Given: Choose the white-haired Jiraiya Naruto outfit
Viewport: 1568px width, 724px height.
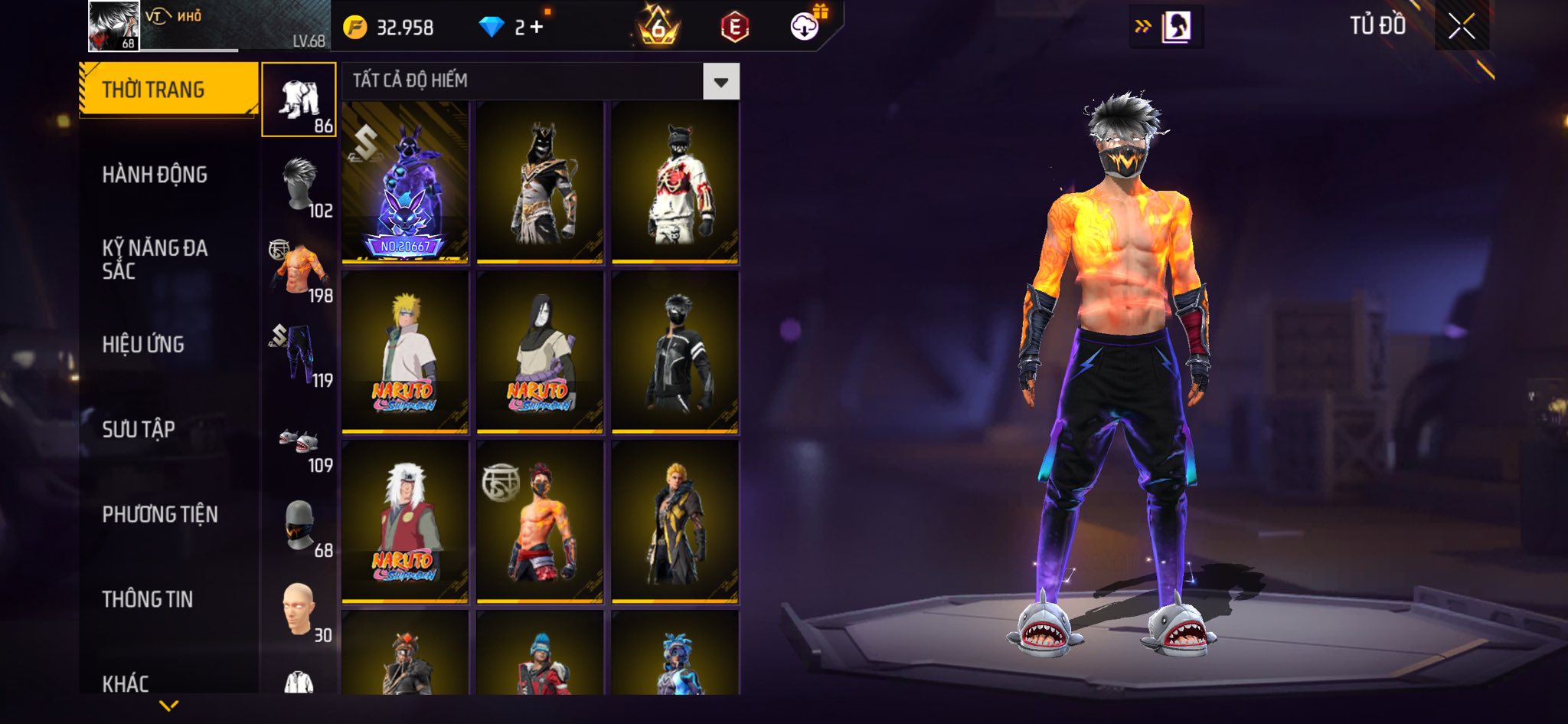Looking at the screenshot, I should point(405,522).
